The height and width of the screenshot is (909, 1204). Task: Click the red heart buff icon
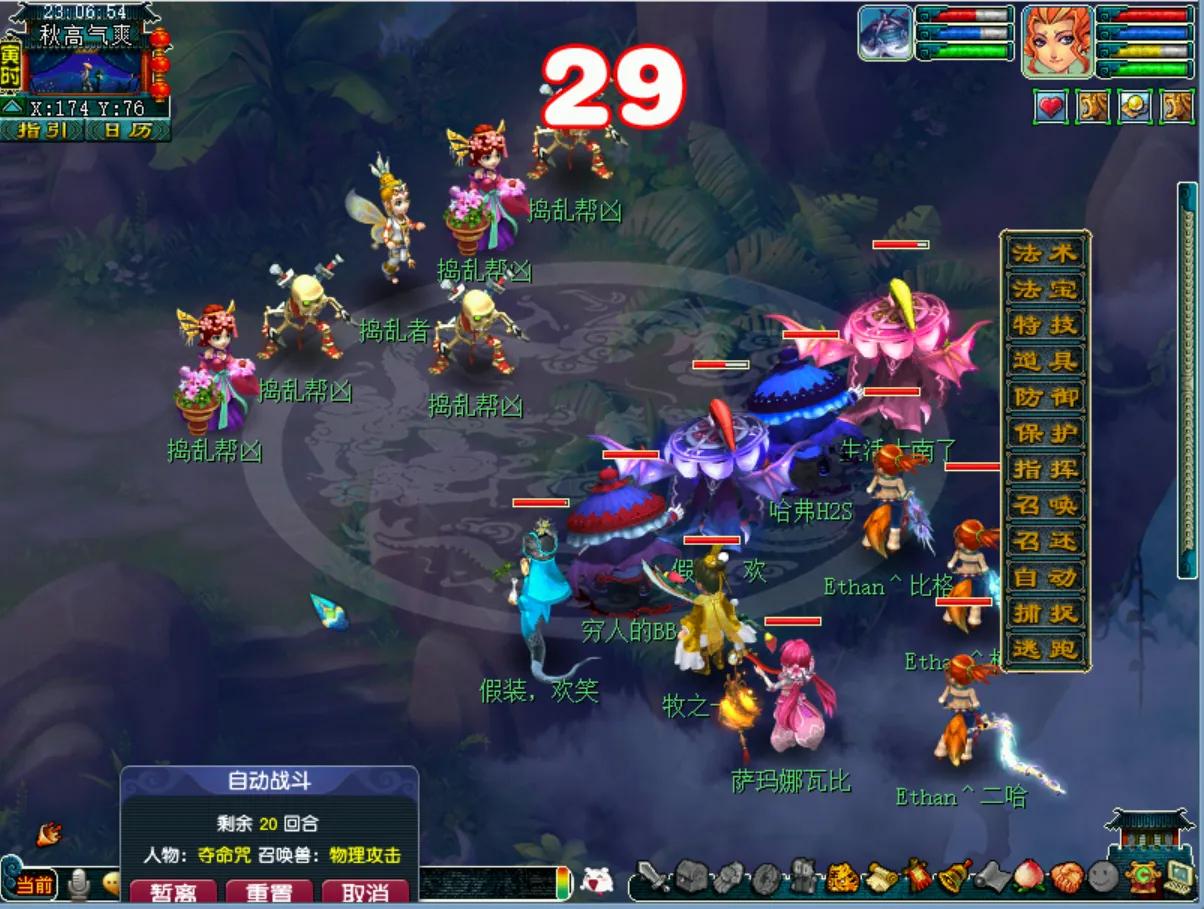(1050, 106)
